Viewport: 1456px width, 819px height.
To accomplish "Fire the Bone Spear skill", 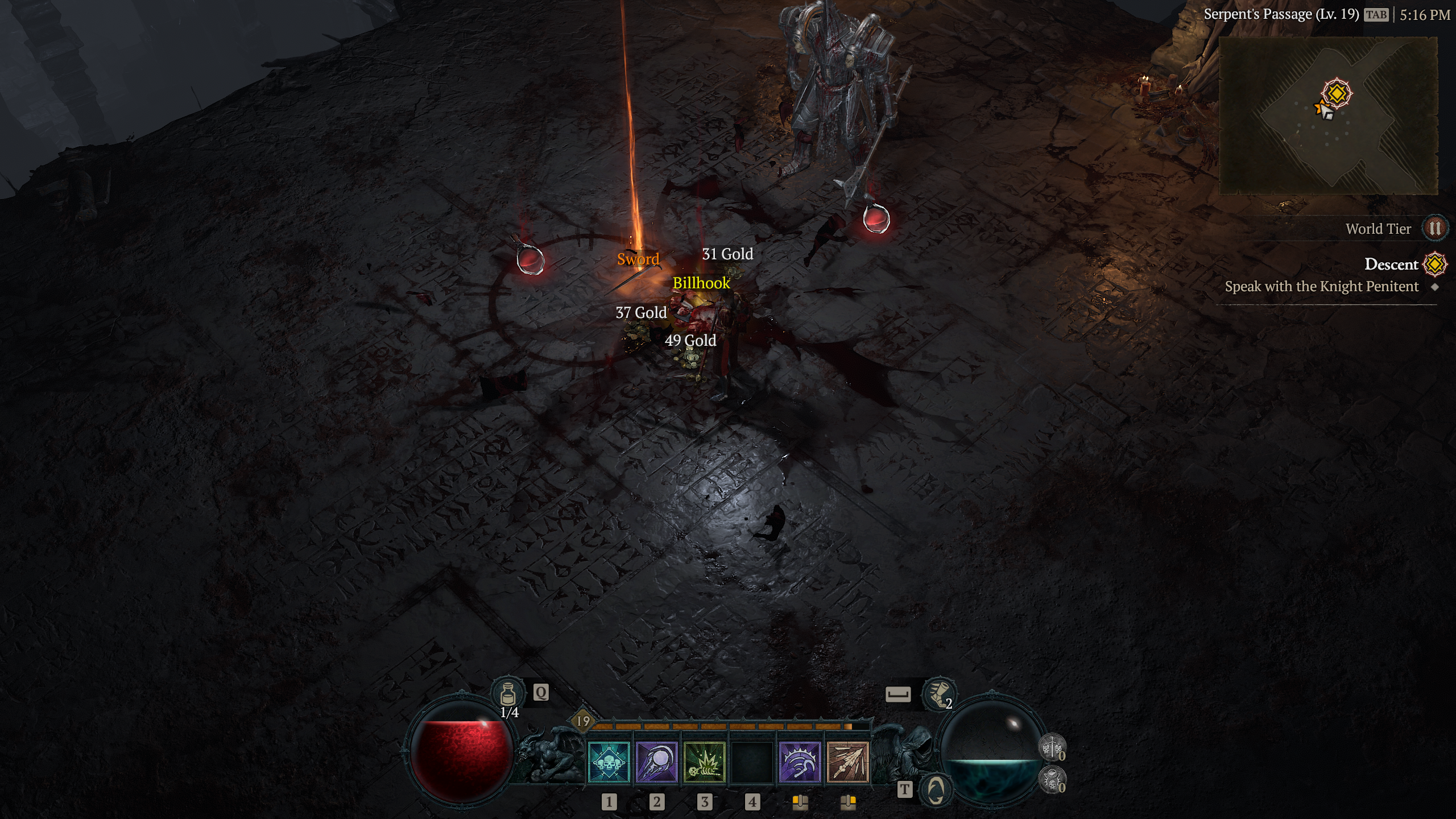I will point(847,762).
